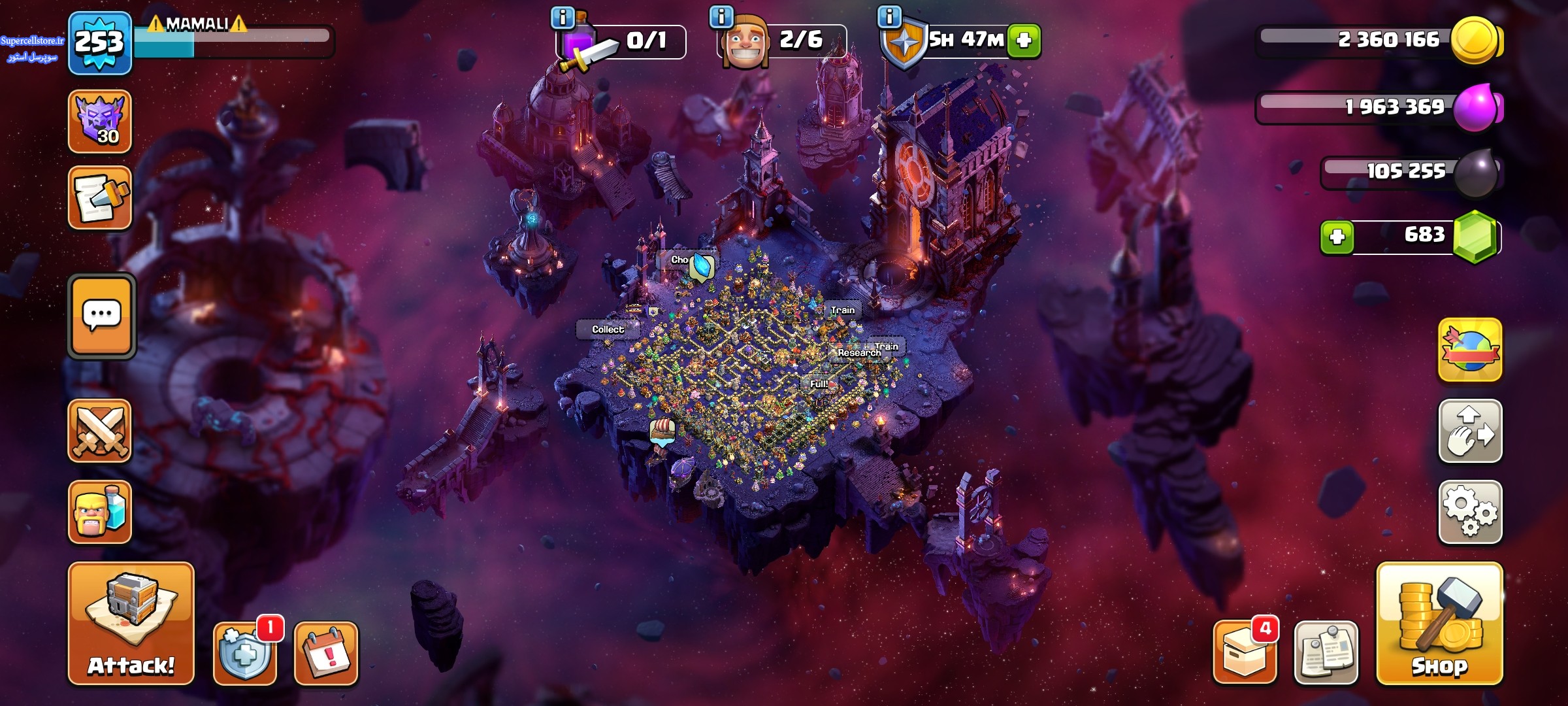Extend shield with the green plus button

[1024, 41]
